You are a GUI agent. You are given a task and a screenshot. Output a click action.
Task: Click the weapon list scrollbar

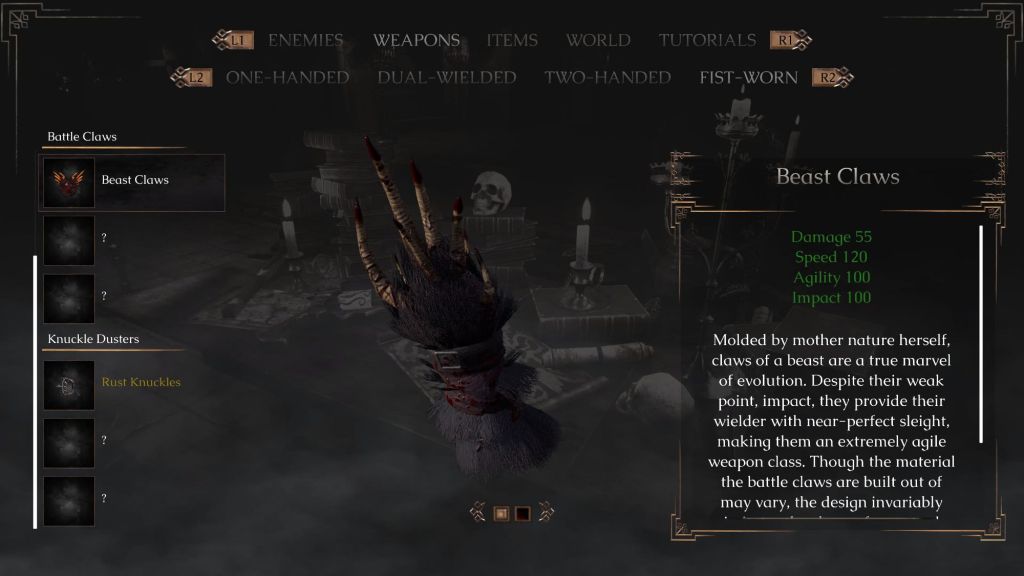coord(36,390)
